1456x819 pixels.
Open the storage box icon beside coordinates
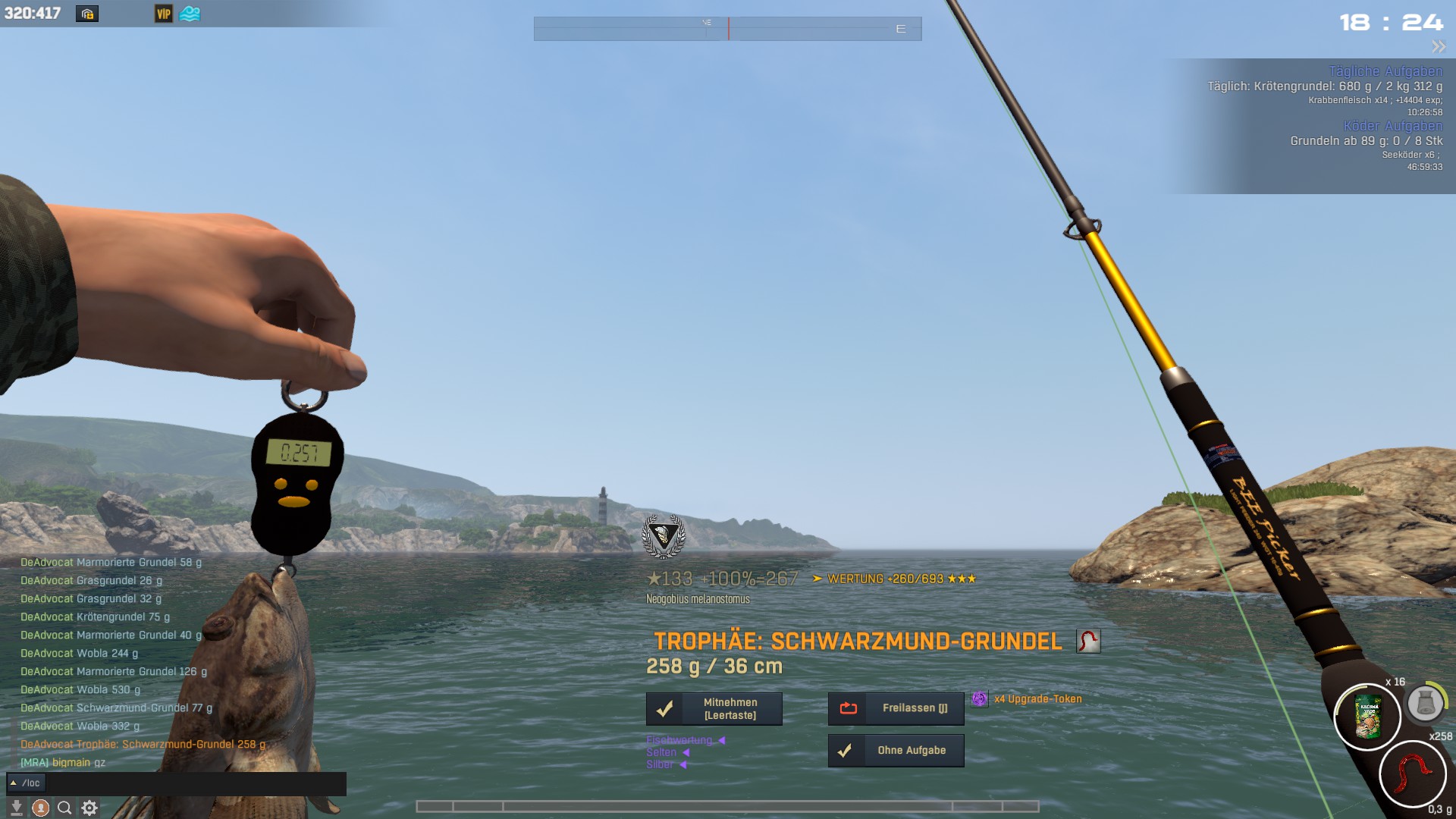[87, 14]
